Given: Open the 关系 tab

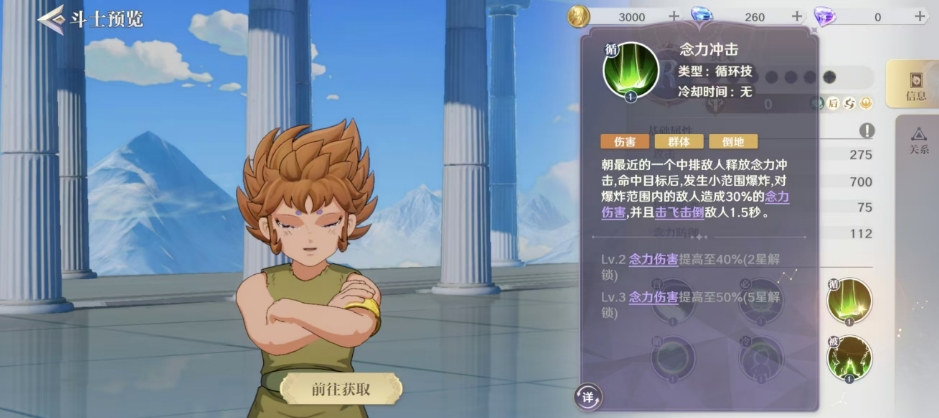Looking at the screenshot, I should [918, 139].
